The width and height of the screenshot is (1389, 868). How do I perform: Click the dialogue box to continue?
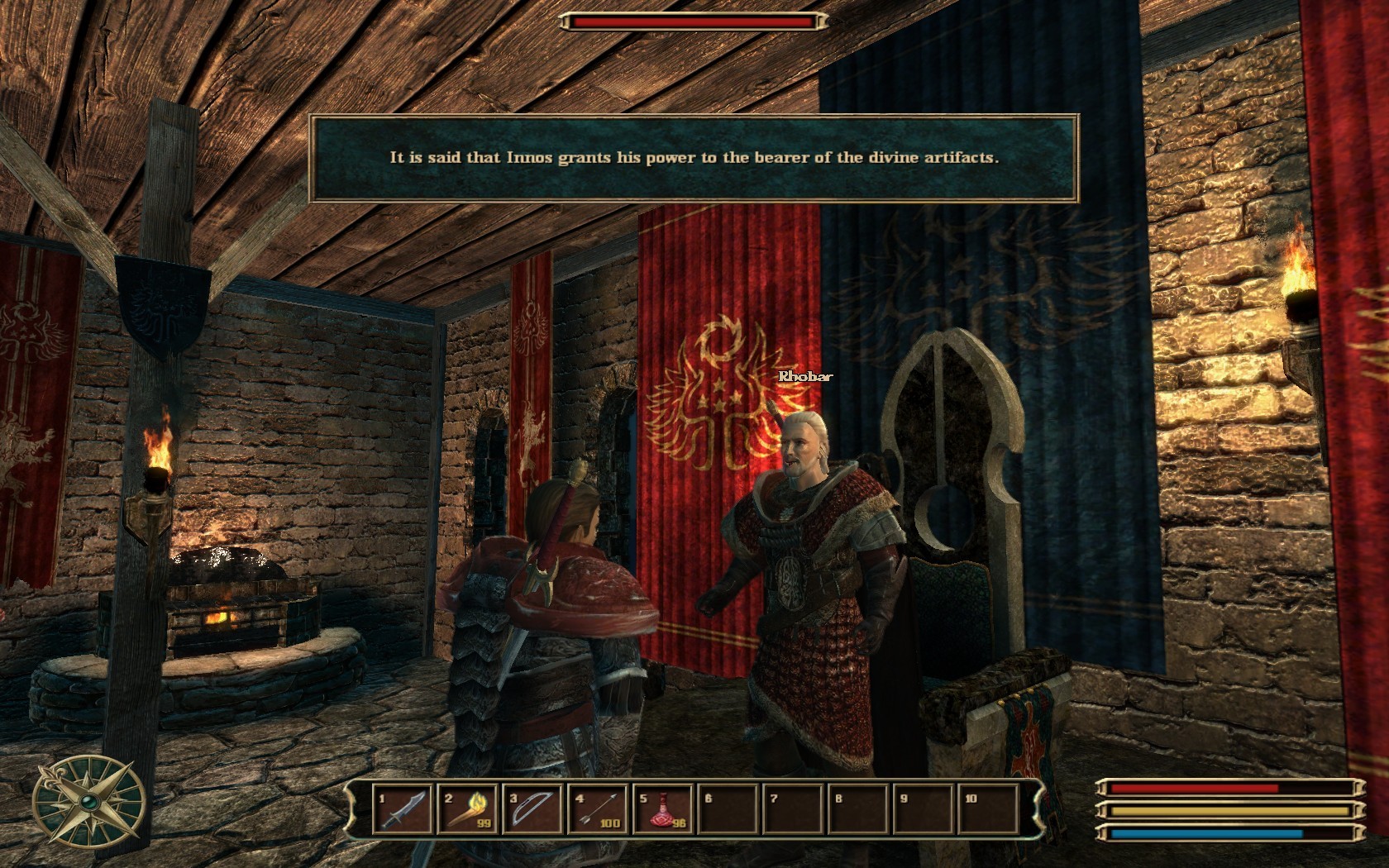coord(694,159)
